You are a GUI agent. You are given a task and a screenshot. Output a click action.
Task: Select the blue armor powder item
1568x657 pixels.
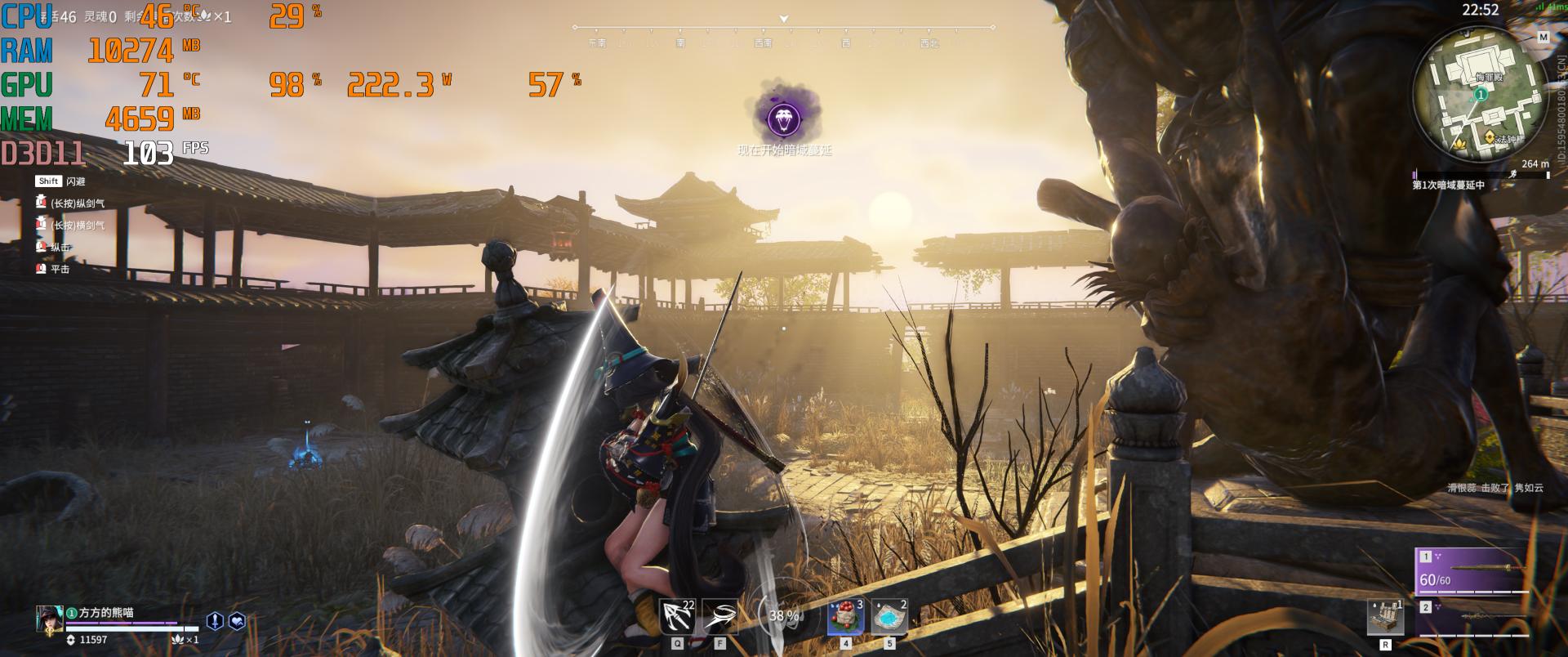point(889,618)
